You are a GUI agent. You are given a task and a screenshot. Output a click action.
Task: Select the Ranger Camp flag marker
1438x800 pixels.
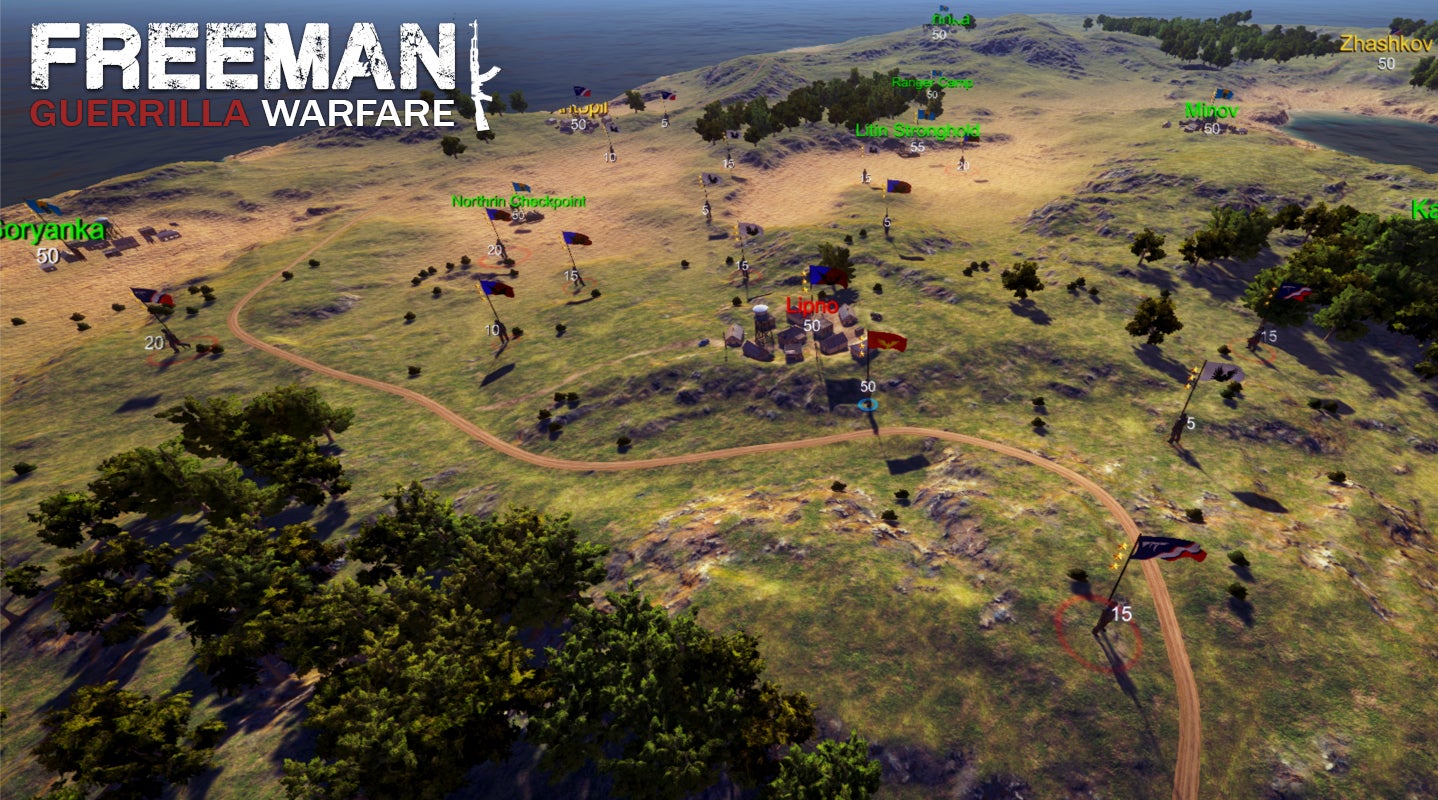click(936, 73)
